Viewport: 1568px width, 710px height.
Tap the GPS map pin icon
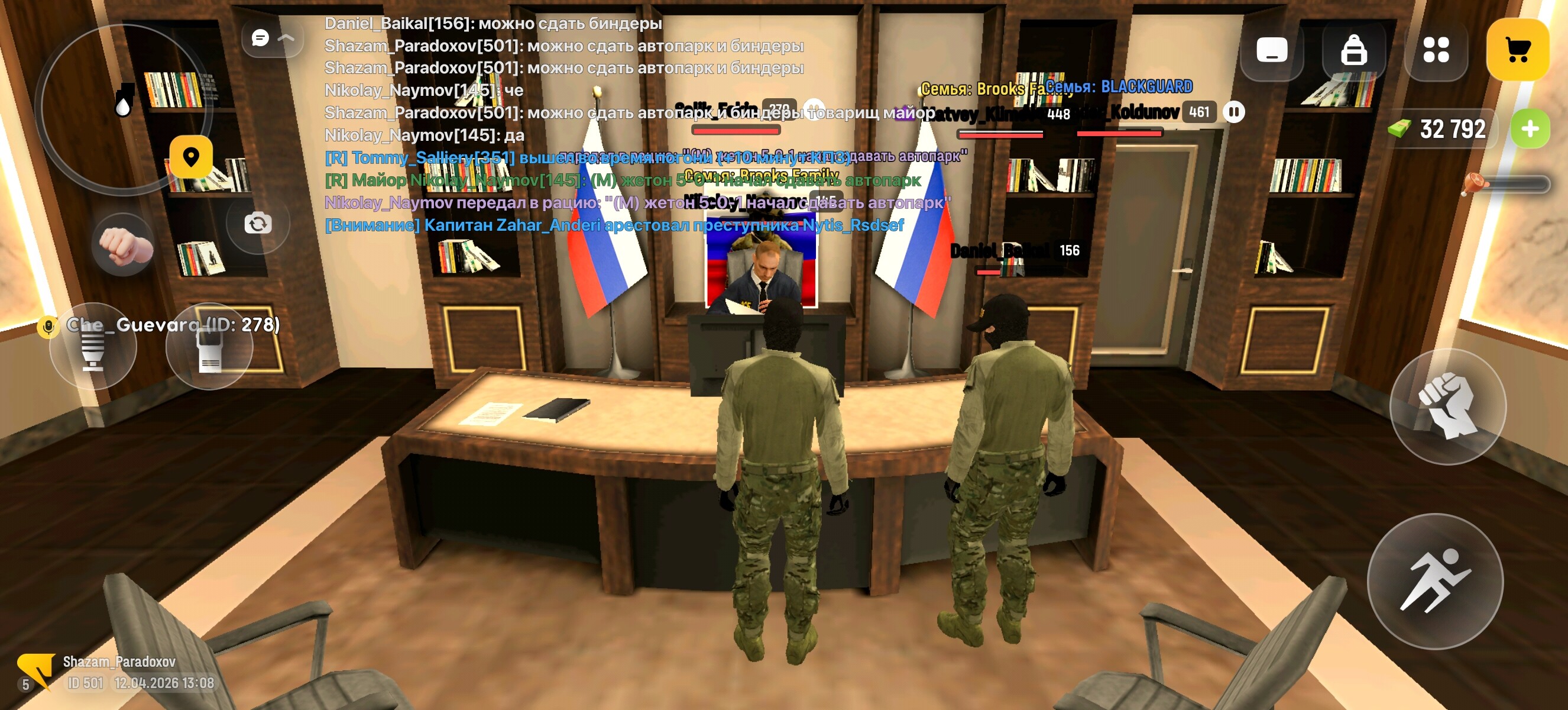[x=192, y=159]
